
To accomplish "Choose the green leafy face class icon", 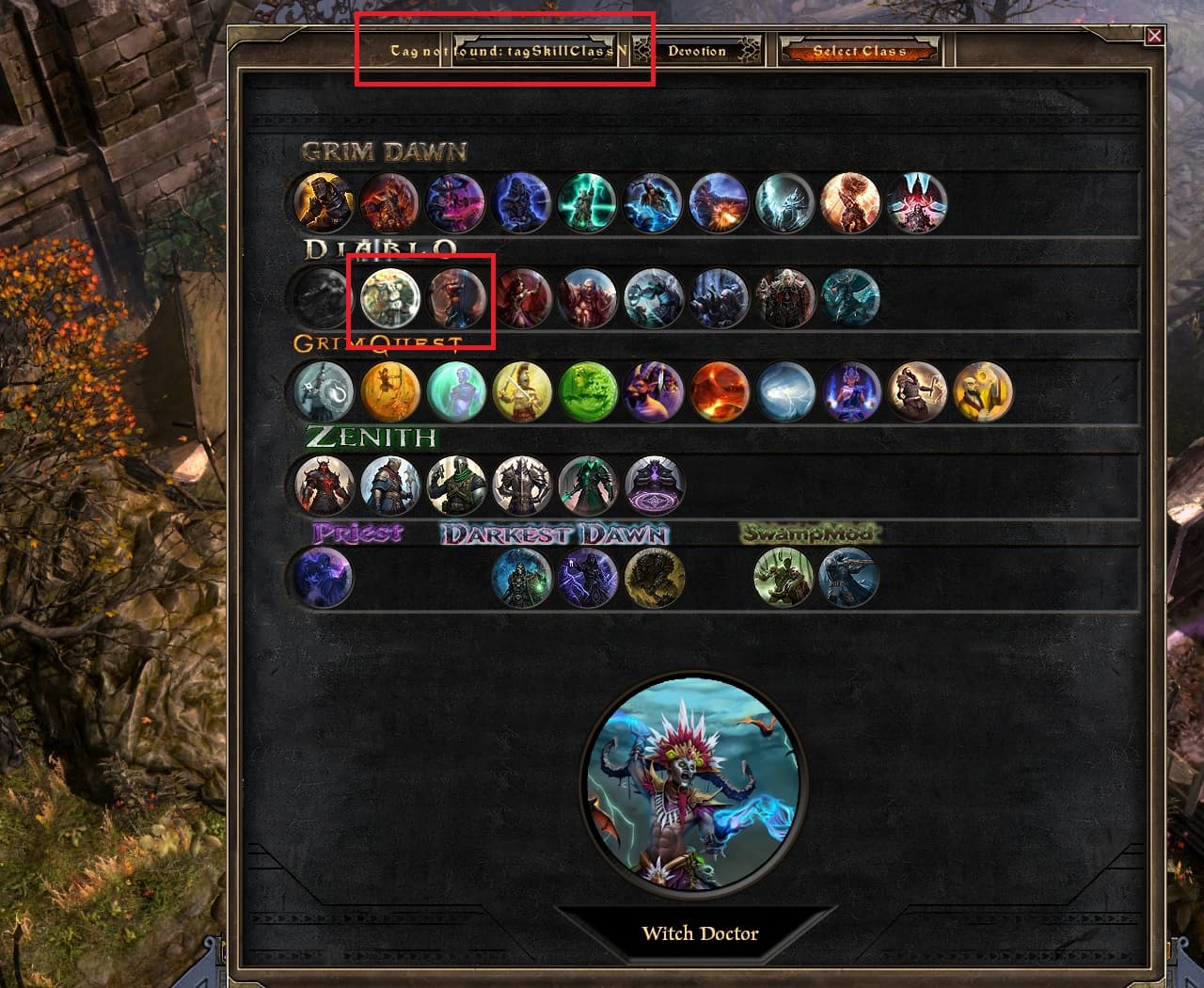I will pos(588,390).
